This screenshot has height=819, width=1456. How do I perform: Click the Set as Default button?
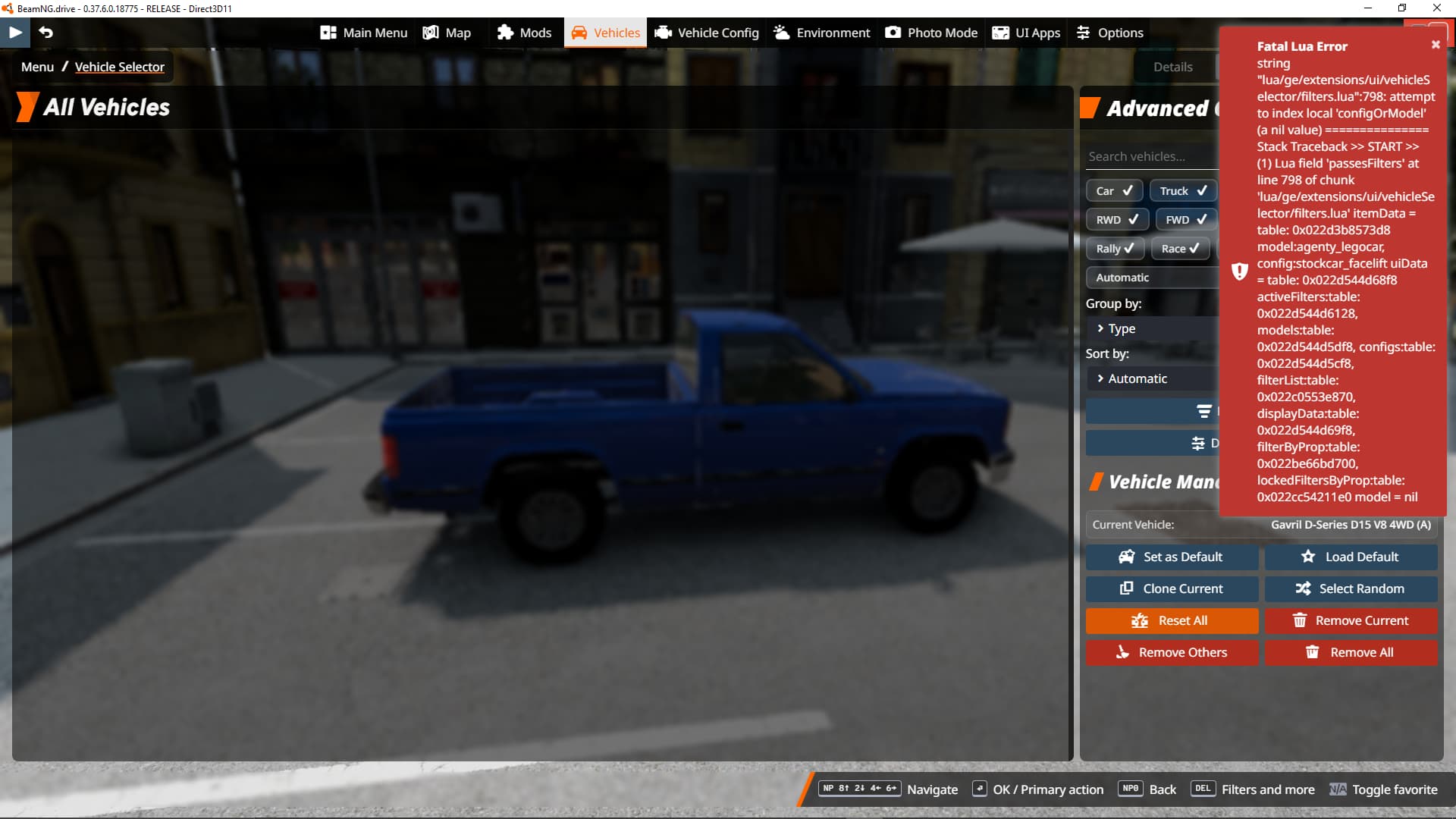(1172, 557)
